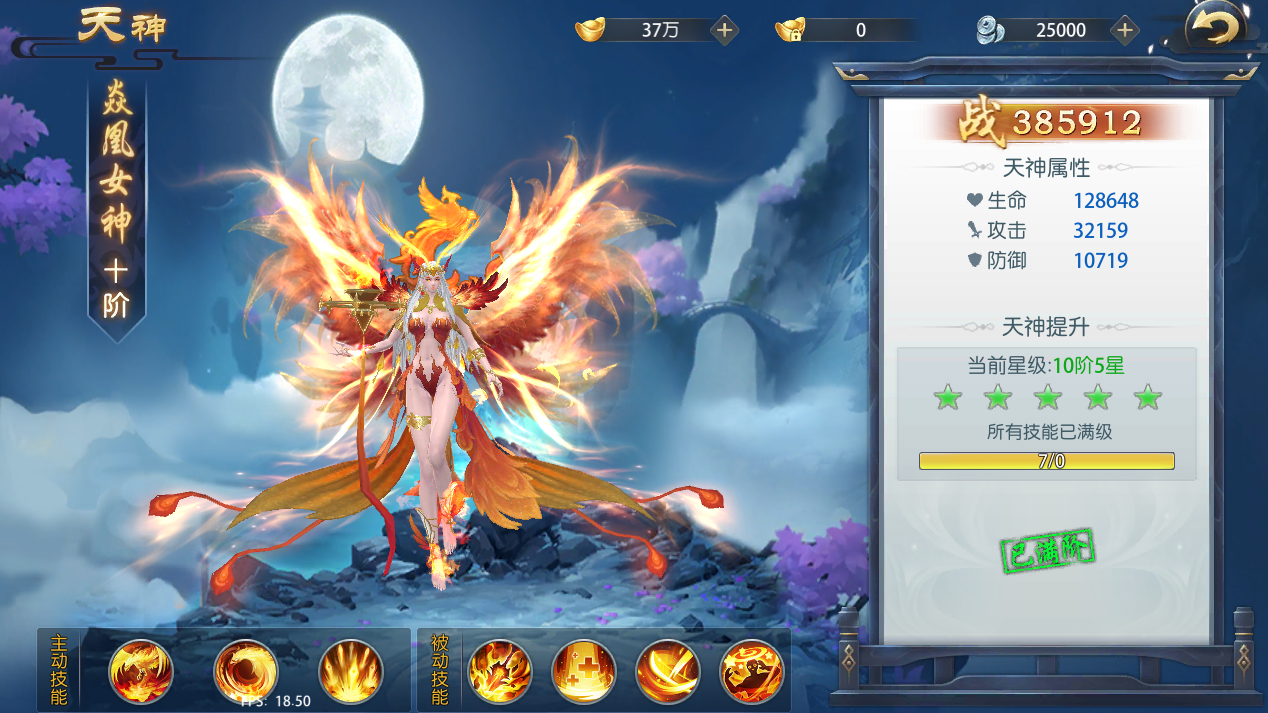View the dizzy silhouette passive skill
1268x713 pixels.
(x=752, y=670)
